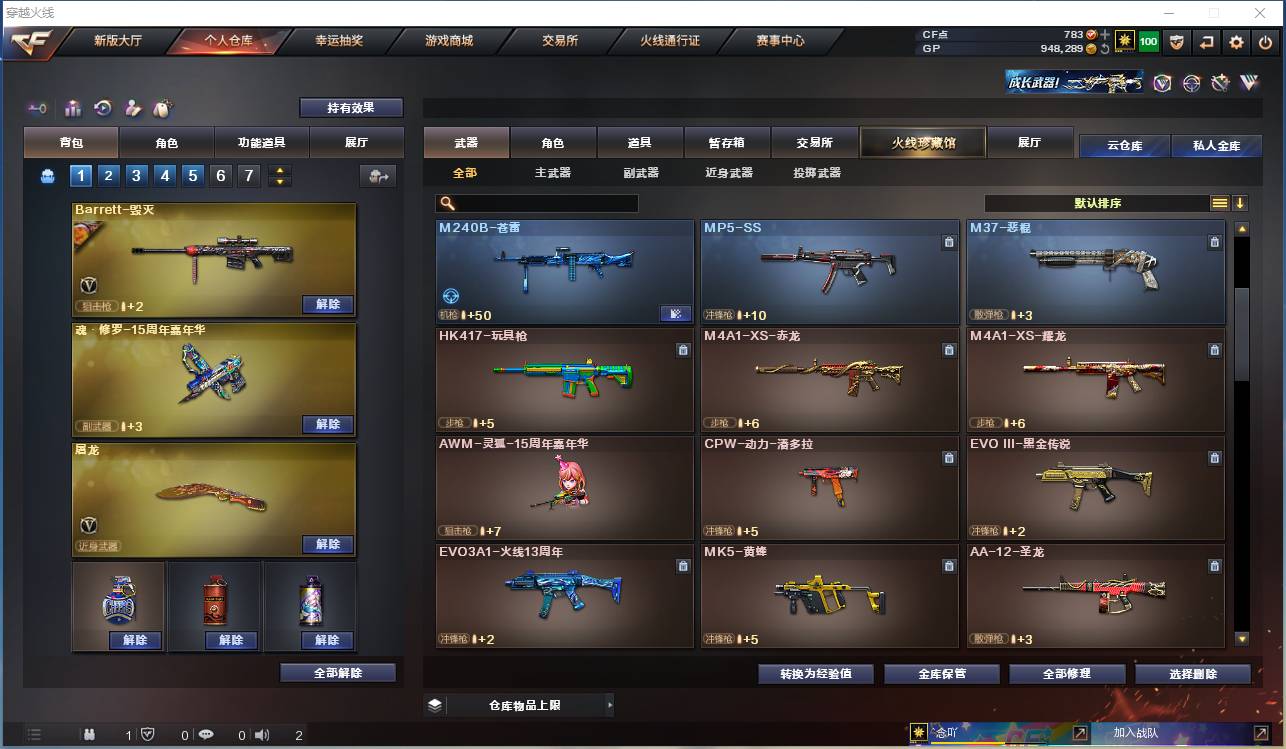Open the bar-chart stats icon near top left
The height and width of the screenshot is (749, 1286).
72,107
